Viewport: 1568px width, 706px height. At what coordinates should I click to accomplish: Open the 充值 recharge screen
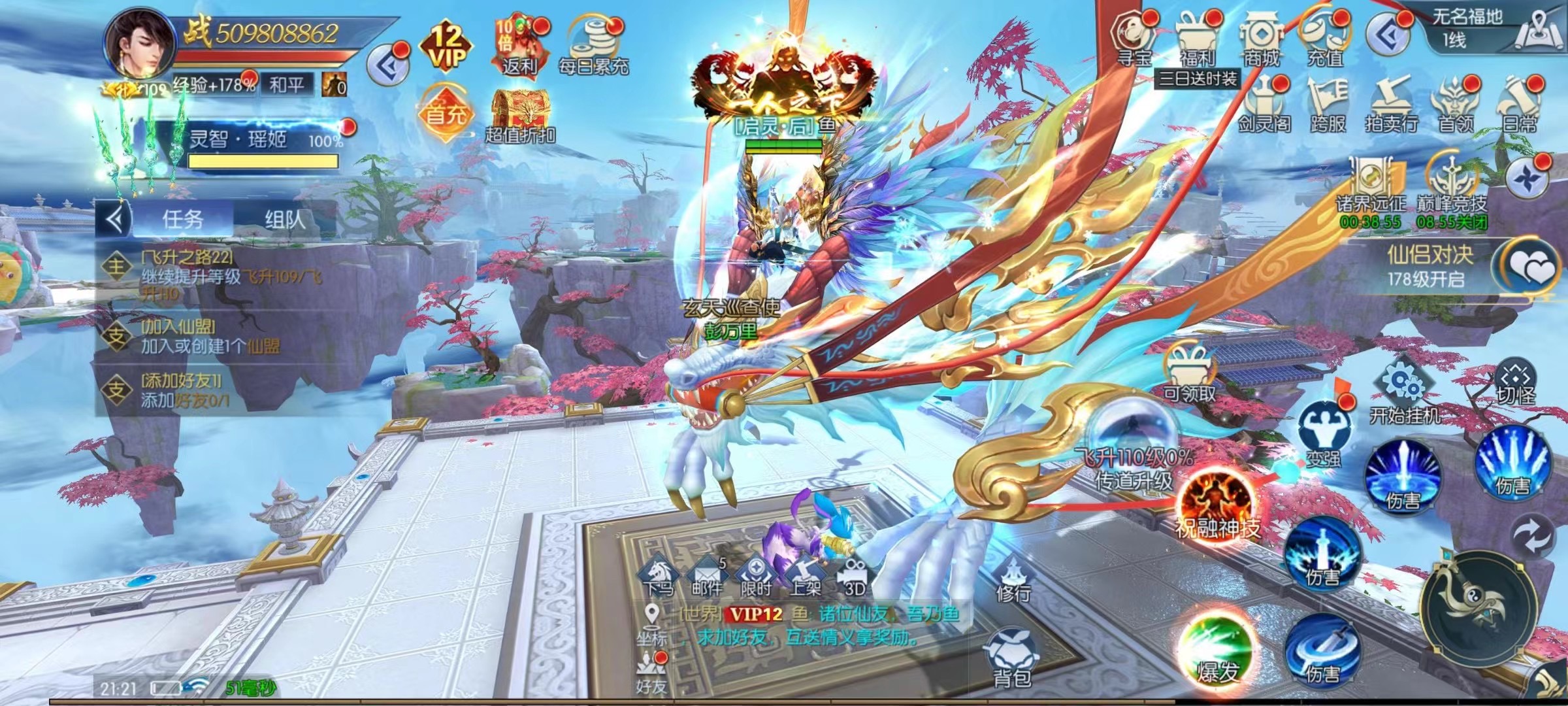click(x=1324, y=38)
